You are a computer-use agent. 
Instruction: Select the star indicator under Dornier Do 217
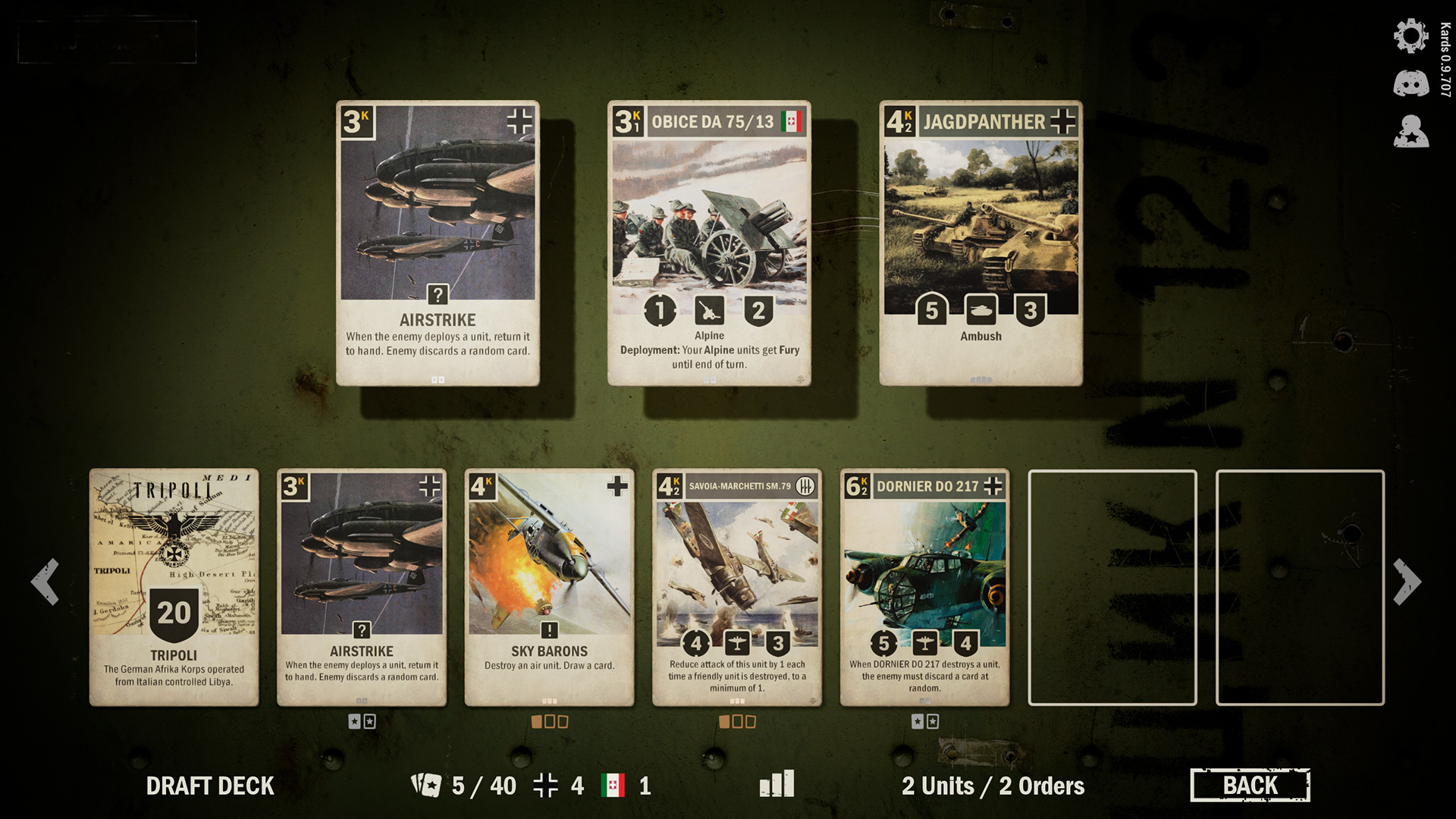(917, 721)
